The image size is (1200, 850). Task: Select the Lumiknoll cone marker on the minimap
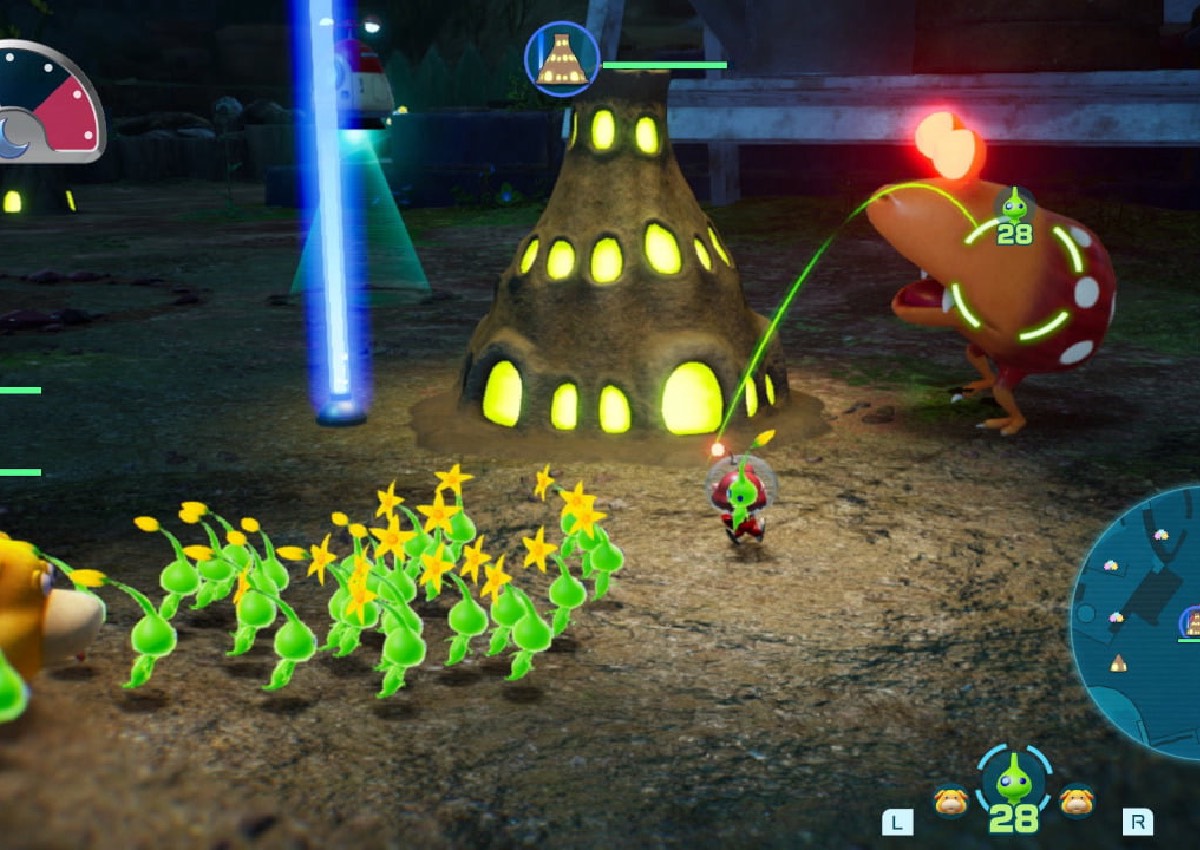pyautogui.click(x=1118, y=663)
